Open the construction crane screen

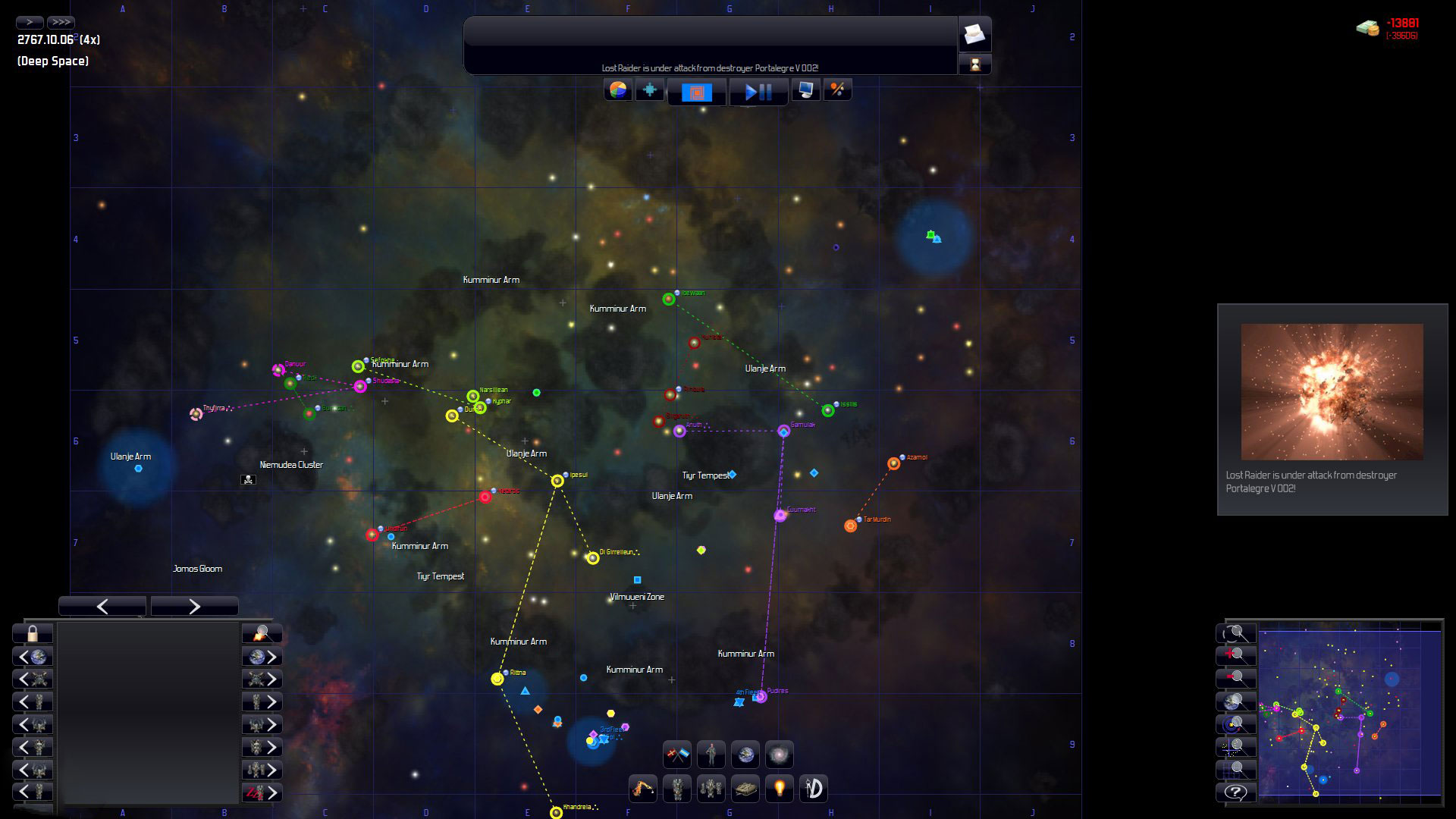coord(643,789)
